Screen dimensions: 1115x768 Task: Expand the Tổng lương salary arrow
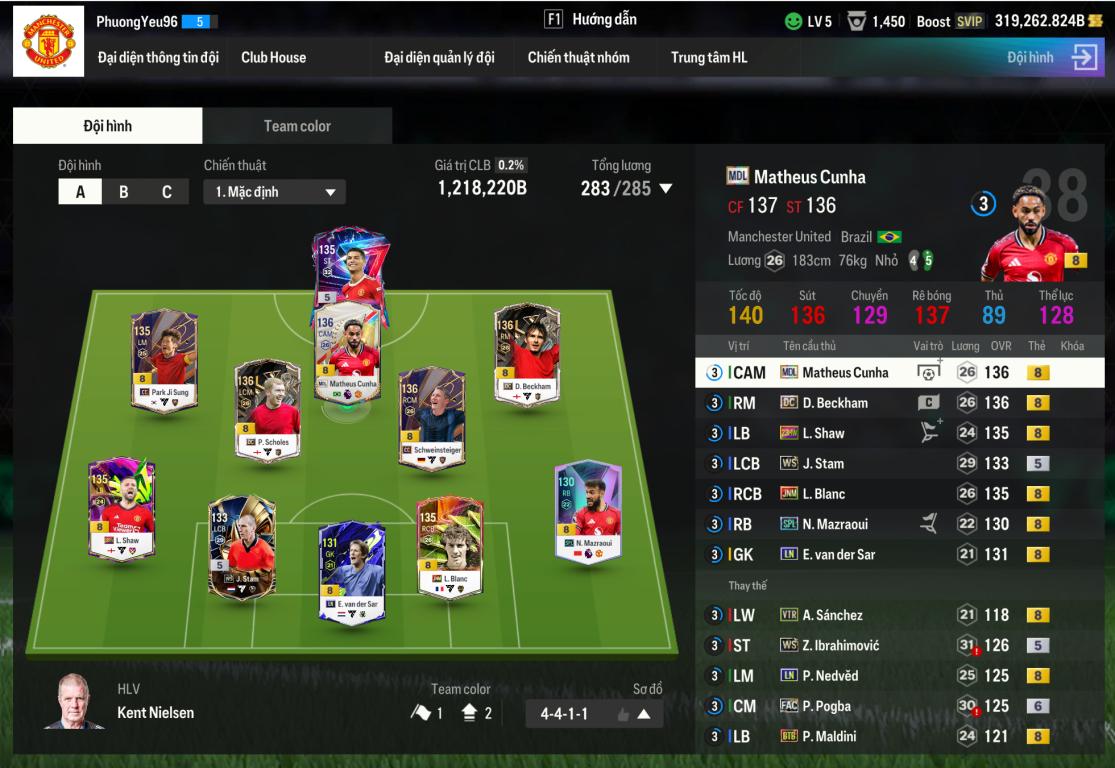pyautogui.click(x=666, y=189)
